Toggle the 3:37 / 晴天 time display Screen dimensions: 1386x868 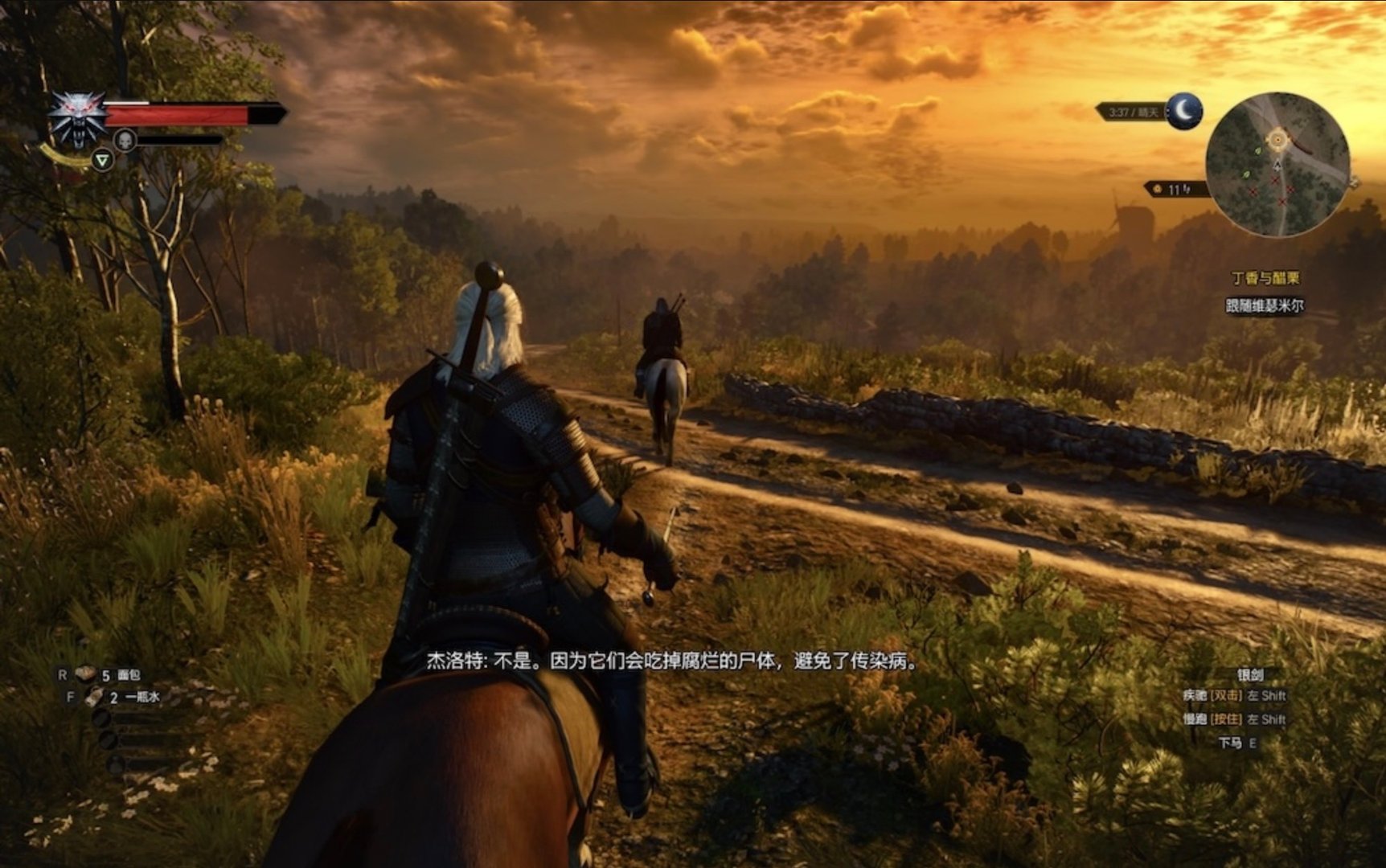click(x=1134, y=111)
